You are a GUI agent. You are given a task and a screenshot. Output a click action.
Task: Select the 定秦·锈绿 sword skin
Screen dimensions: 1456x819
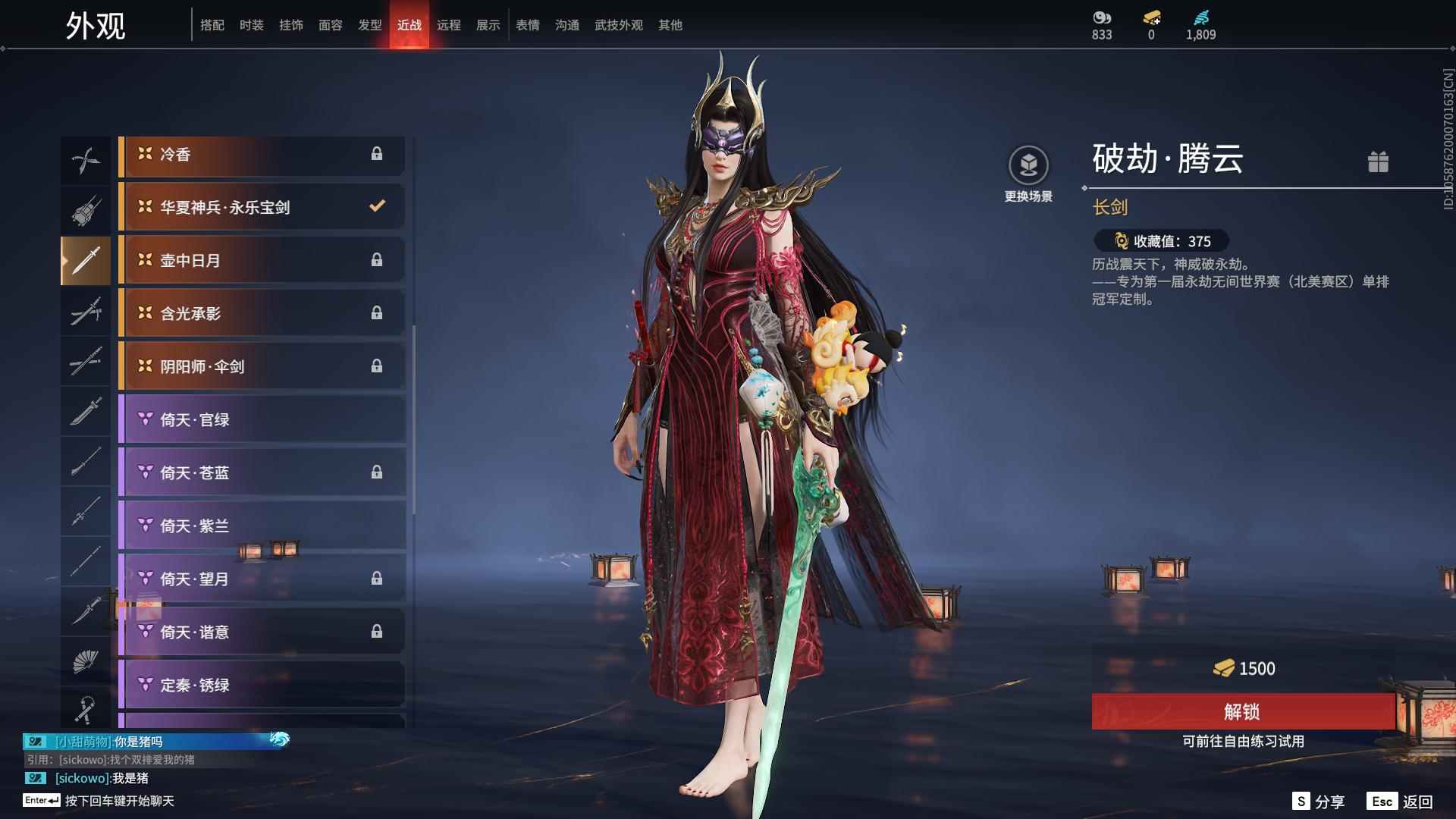click(x=262, y=685)
